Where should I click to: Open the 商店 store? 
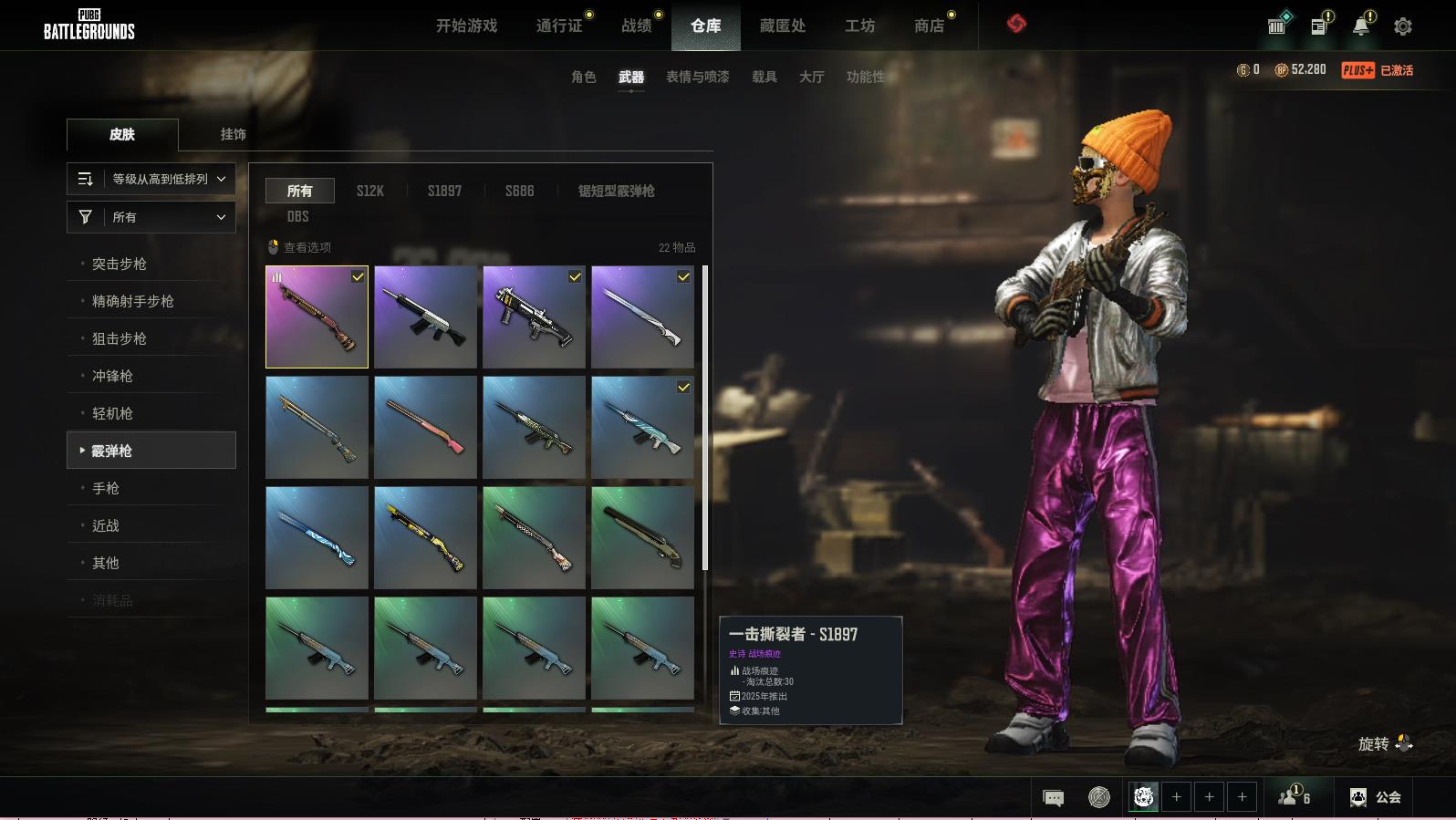point(929,26)
